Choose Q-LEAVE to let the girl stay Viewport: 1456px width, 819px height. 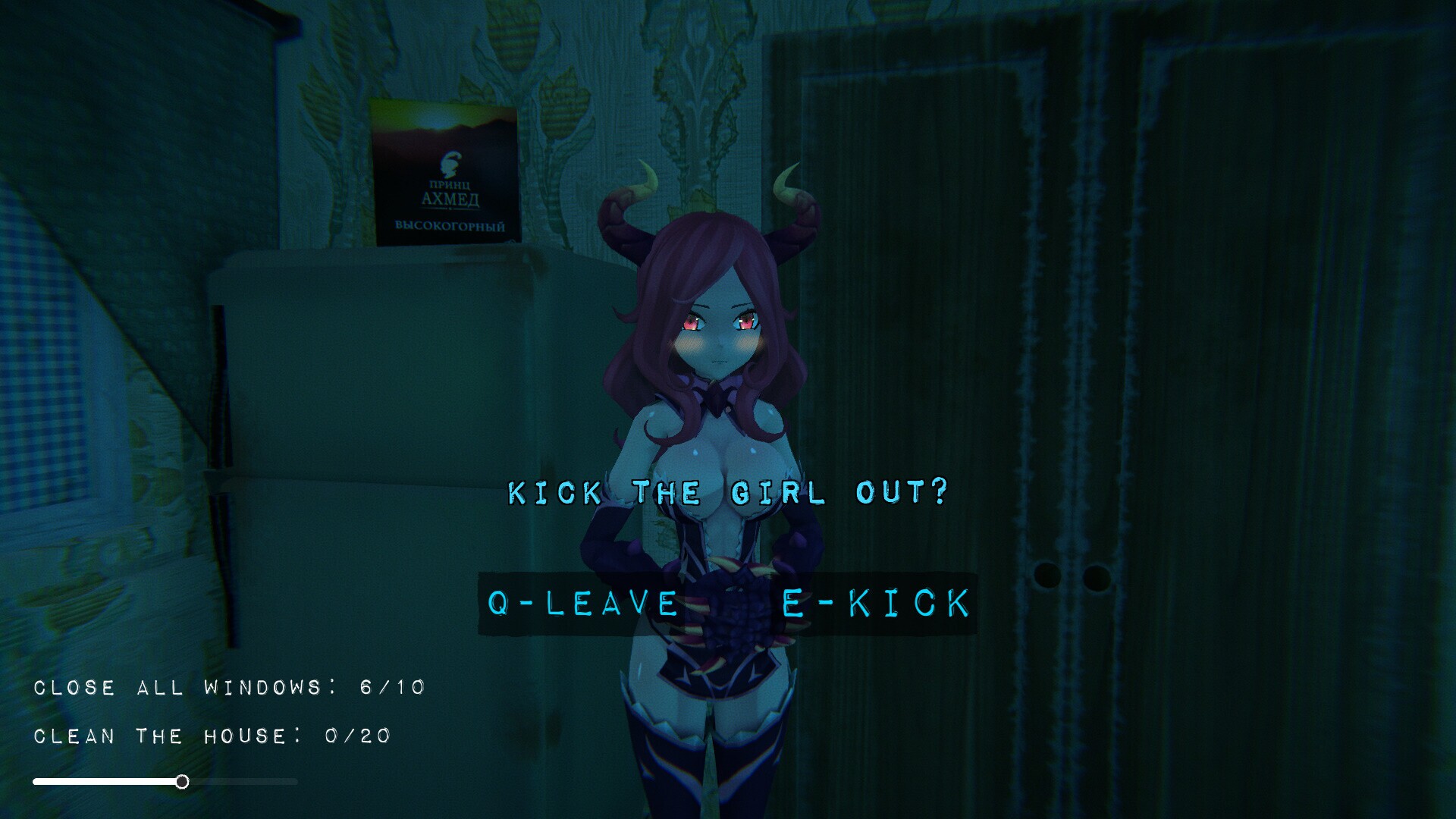[584, 603]
